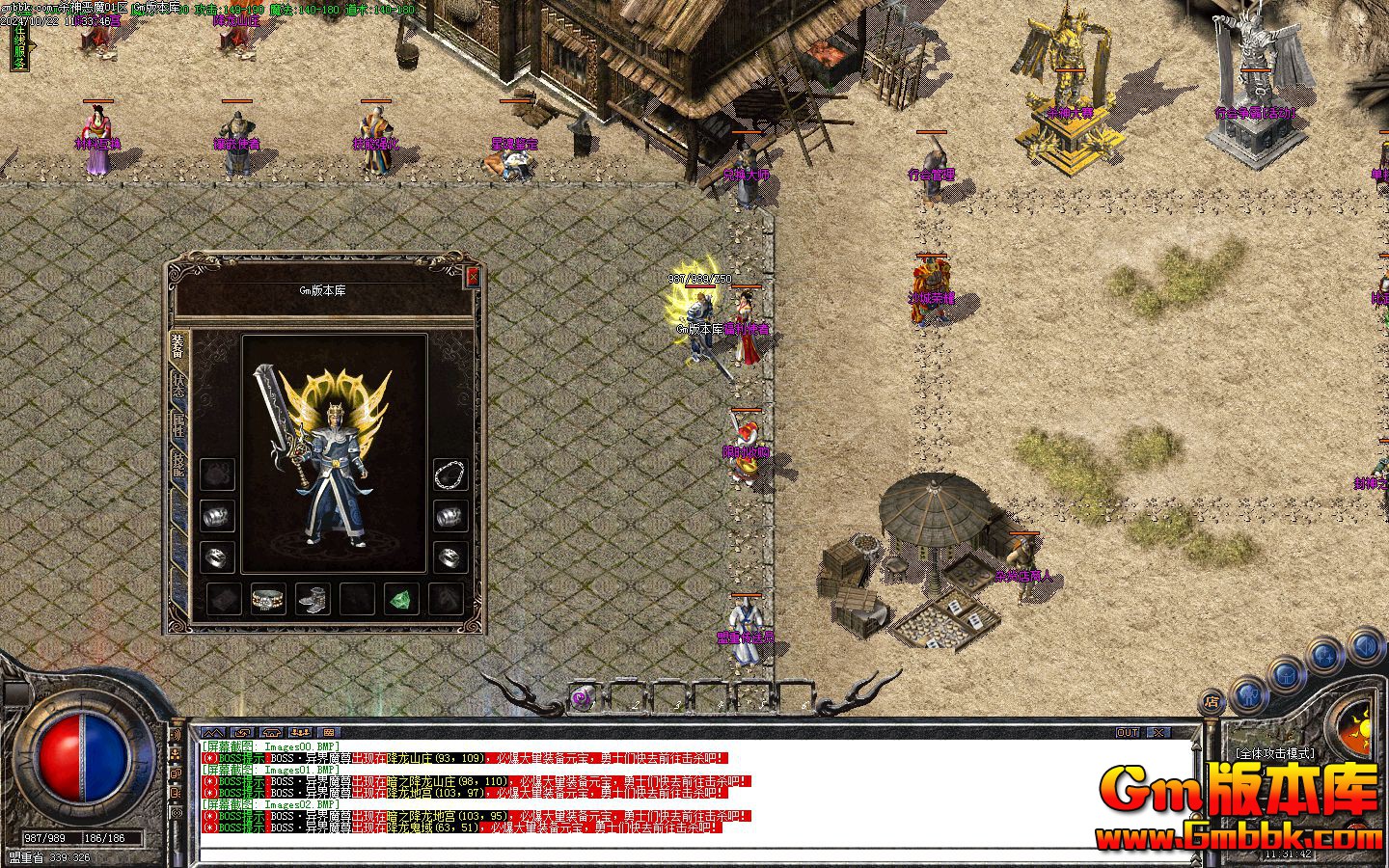Toggle sound with the speaker button
This screenshot has height=868, width=1389.
(1366, 644)
